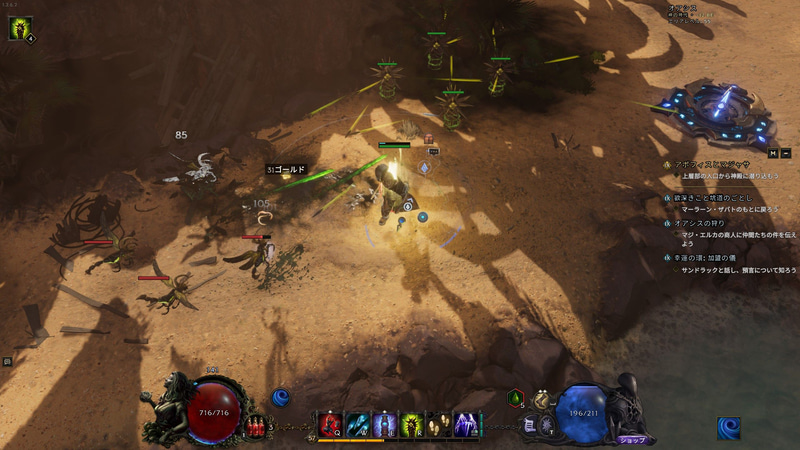Click the green leaf emblem icon
This screenshot has width=800, height=450.
coord(515,398)
